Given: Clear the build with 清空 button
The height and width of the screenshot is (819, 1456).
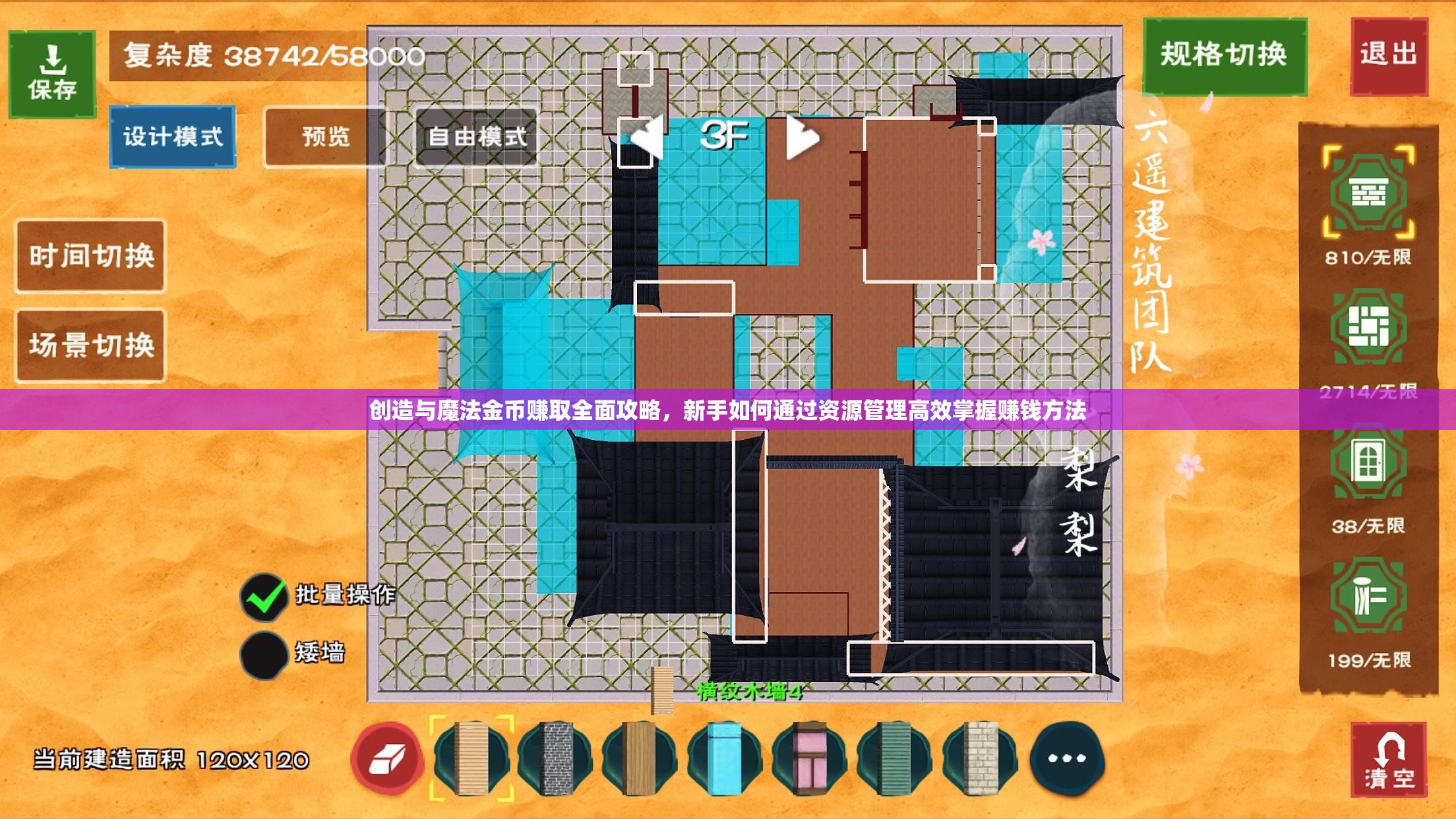Looking at the screenshot, I should pos(1389,760).
